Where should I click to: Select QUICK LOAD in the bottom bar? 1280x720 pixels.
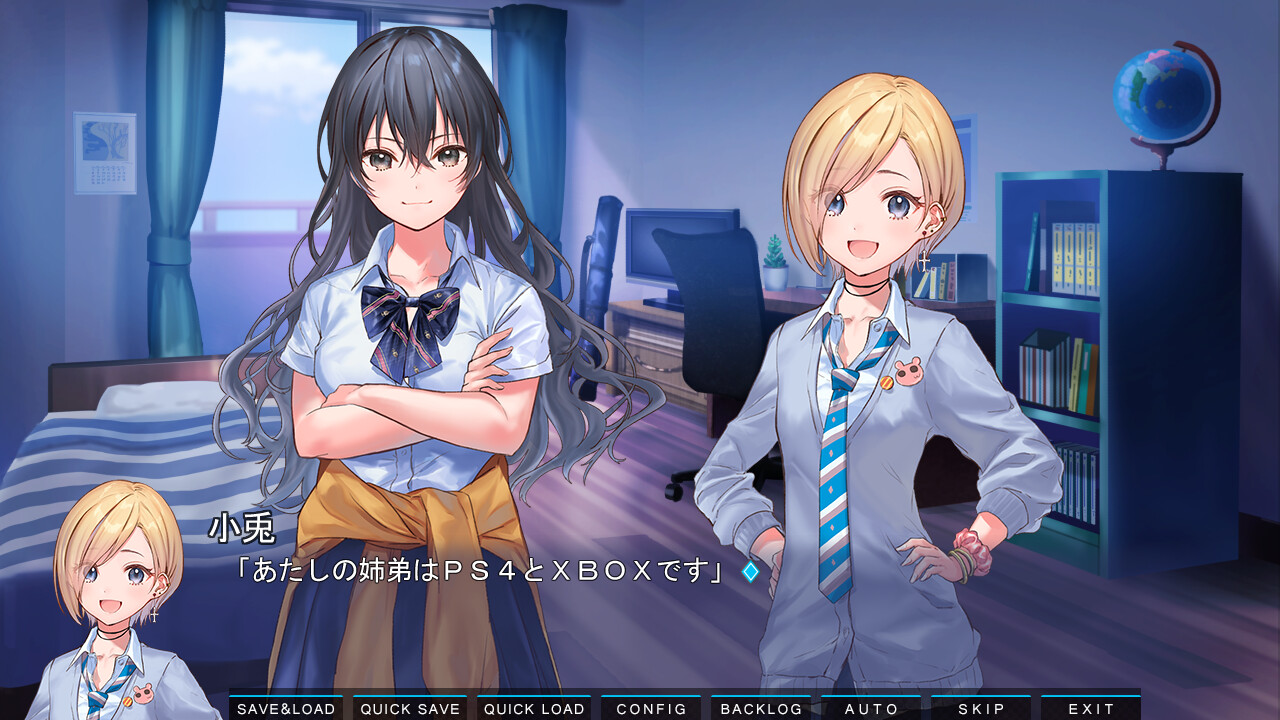[x=534, y=708]
